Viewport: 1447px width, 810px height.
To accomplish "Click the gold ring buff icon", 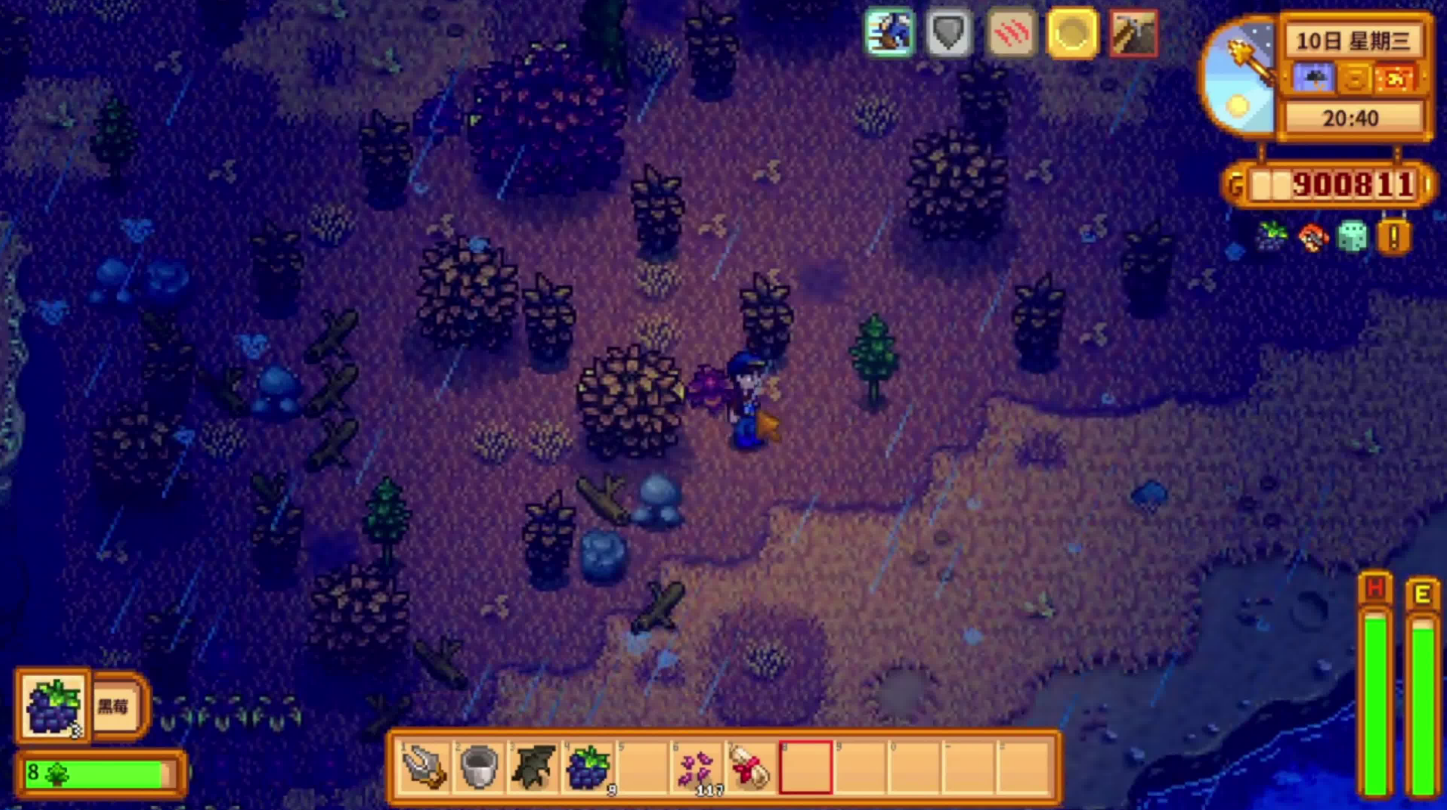I will click(x=1072, y=33).
